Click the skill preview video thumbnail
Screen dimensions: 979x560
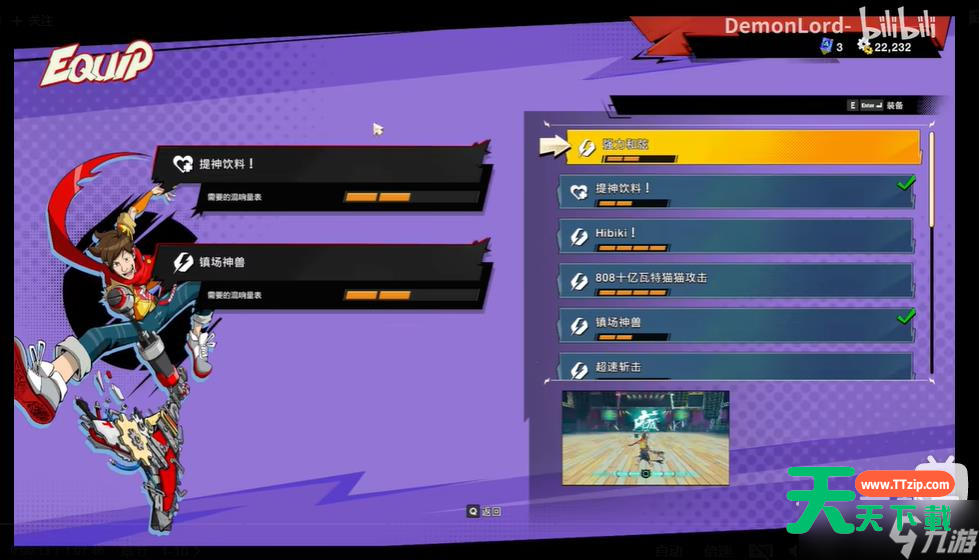[x=645, y=438]
